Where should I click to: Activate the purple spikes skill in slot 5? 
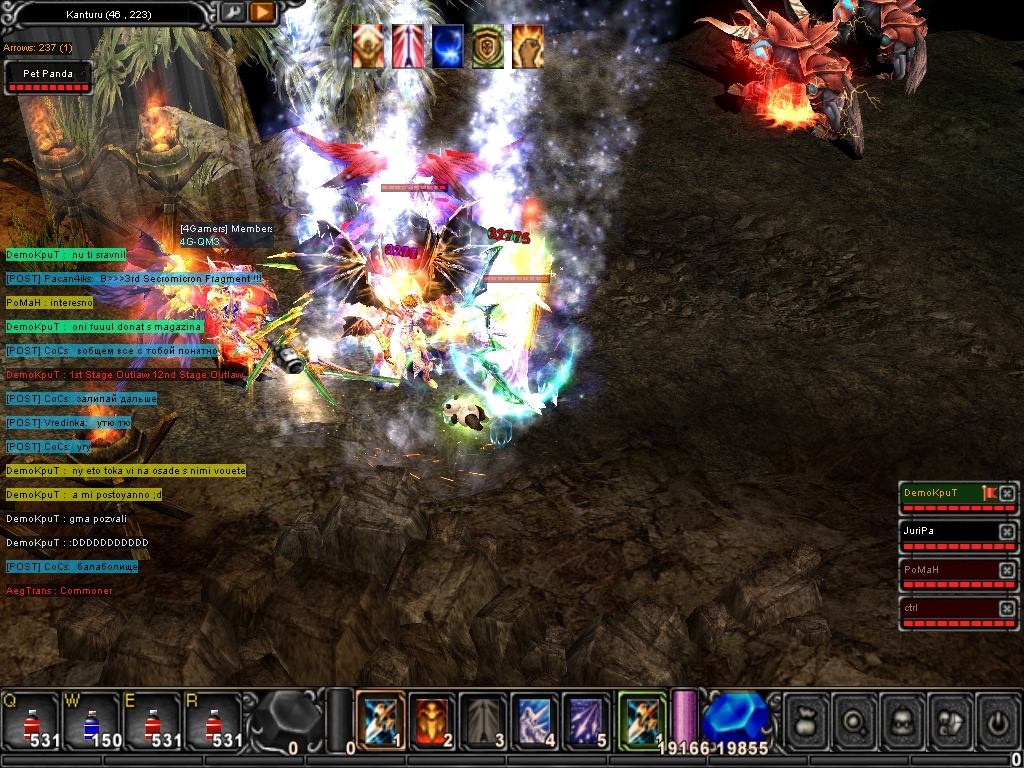pos(587,720)
